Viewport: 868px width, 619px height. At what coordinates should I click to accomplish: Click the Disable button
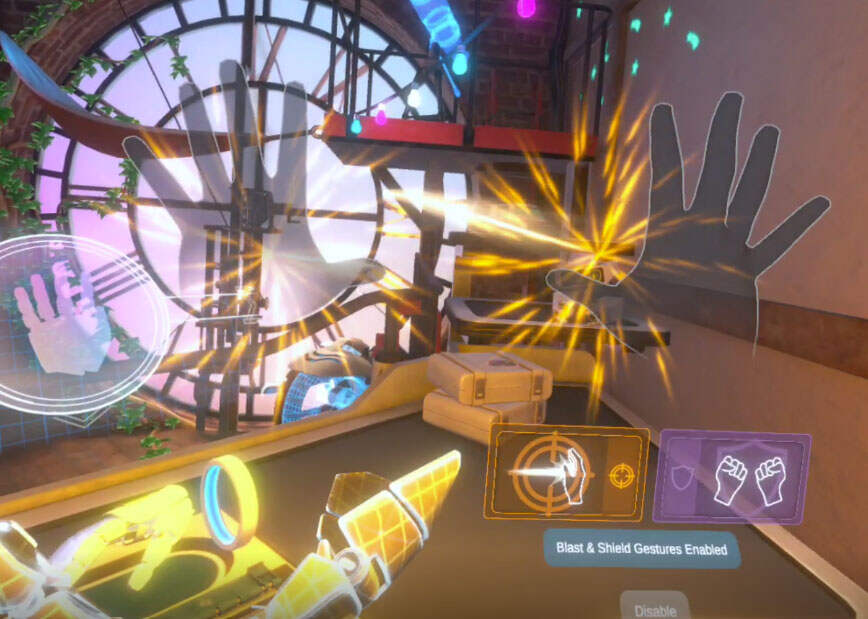point(655,608)
